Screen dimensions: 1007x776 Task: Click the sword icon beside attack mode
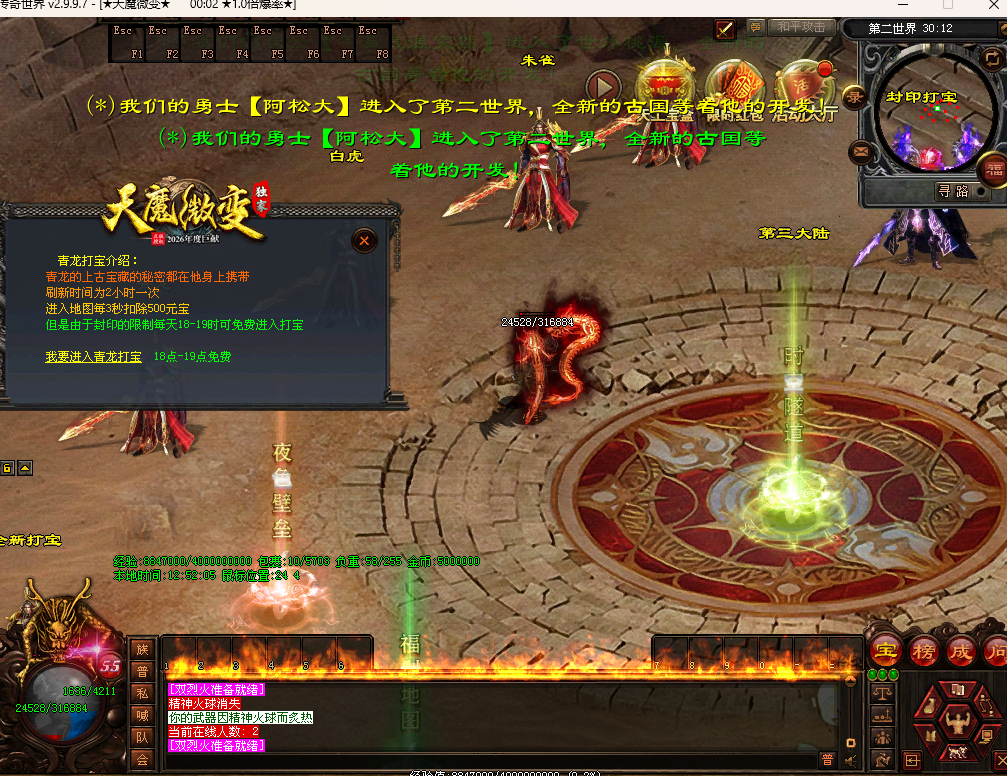coord(725,30)
